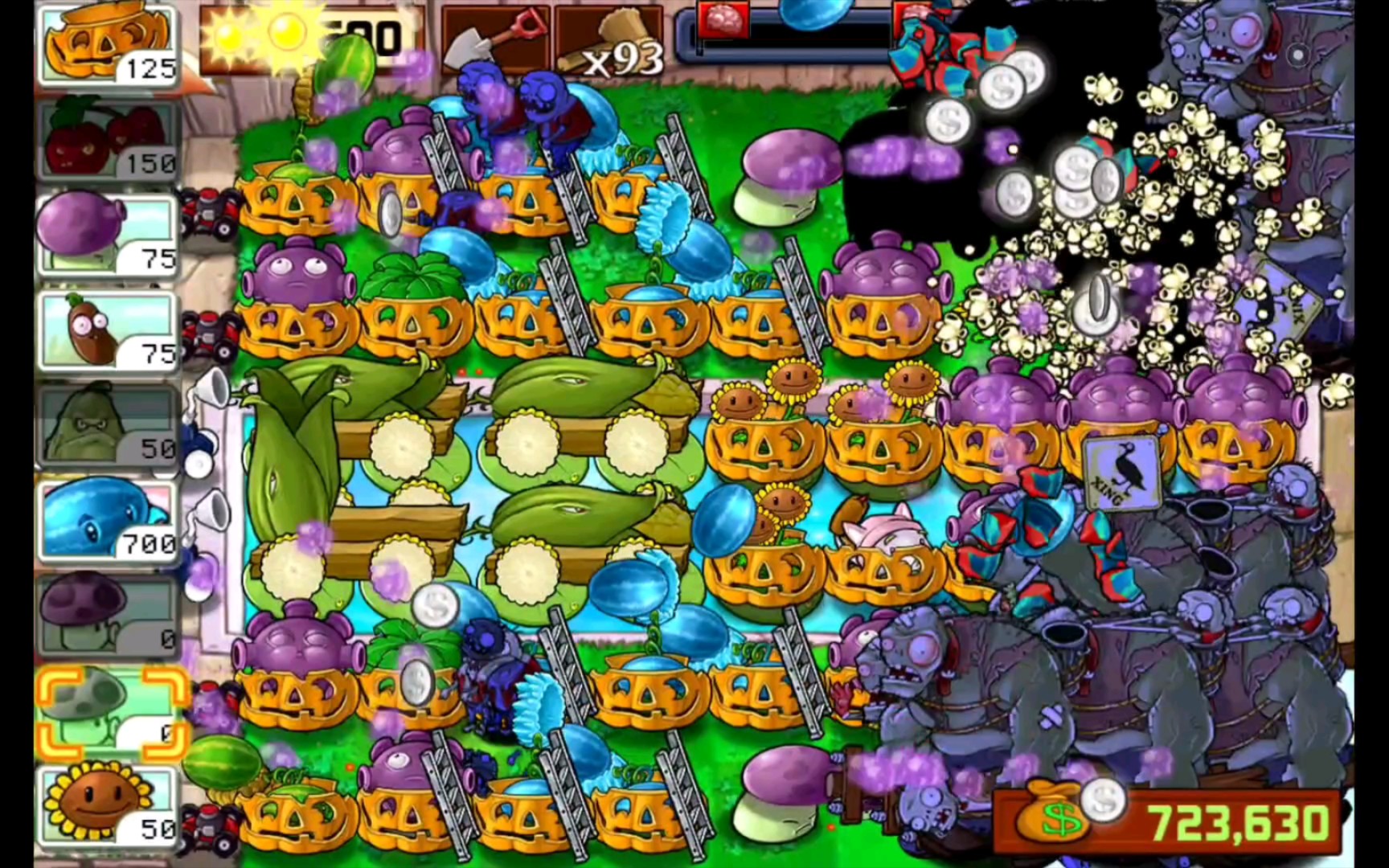Select the Sunflower seed packet
The width and height of the screenshot is (1389, 868).
(x=108, y=805)
